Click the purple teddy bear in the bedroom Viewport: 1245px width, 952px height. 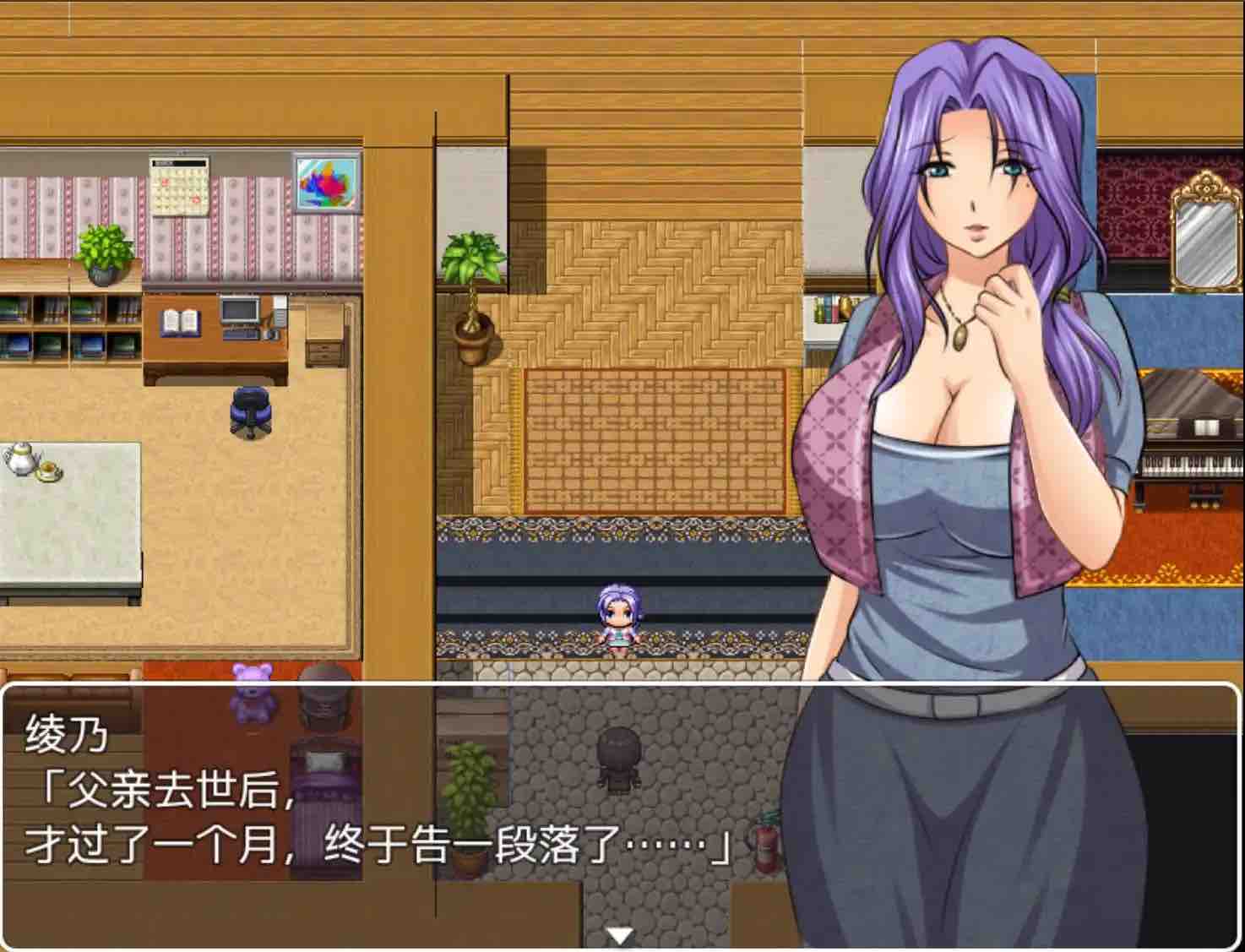pyautogui.click(x=253, y=693)
